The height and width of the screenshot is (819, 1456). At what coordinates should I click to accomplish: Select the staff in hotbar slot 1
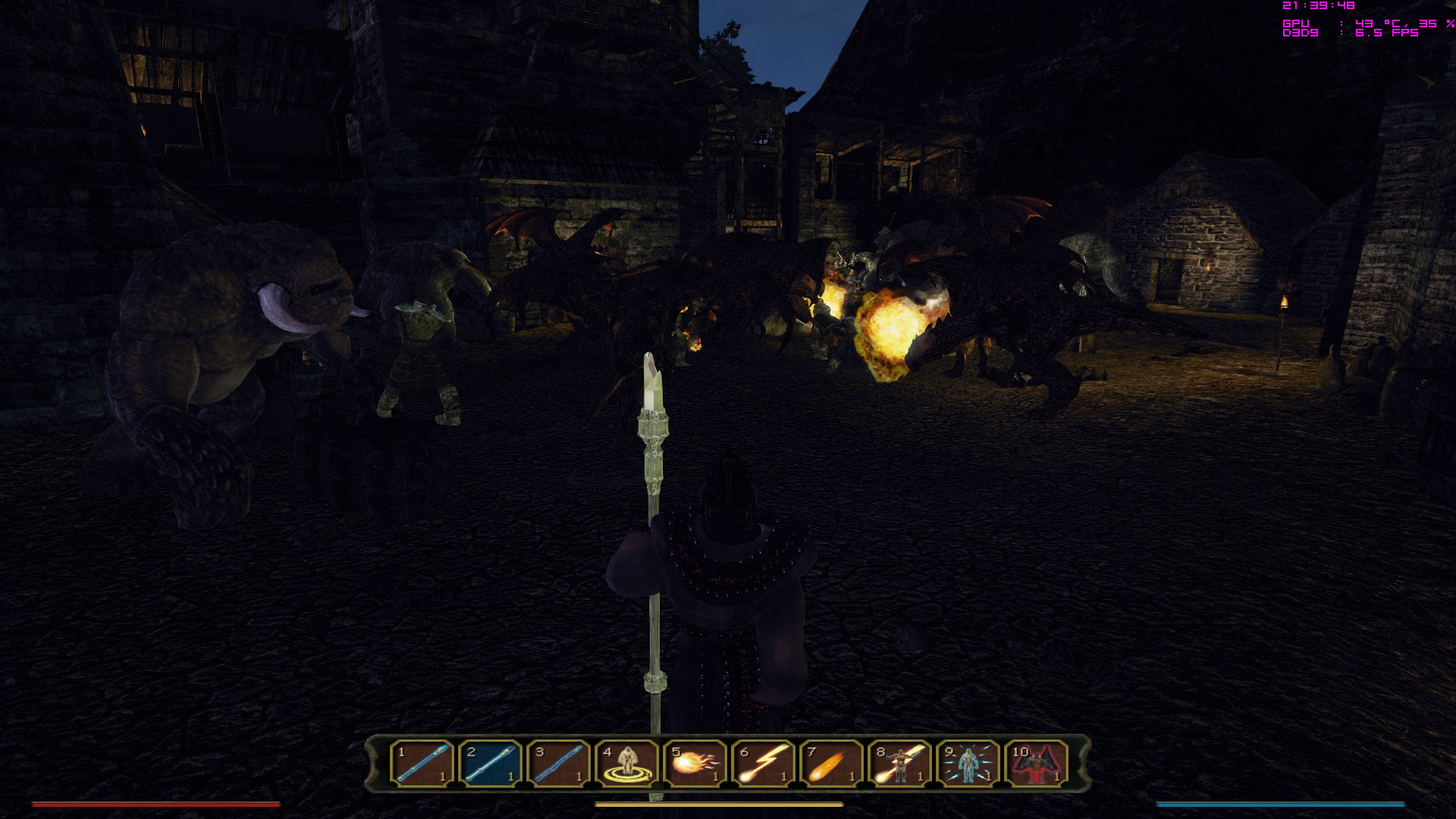pyautogui.click(x=422, y=763)
